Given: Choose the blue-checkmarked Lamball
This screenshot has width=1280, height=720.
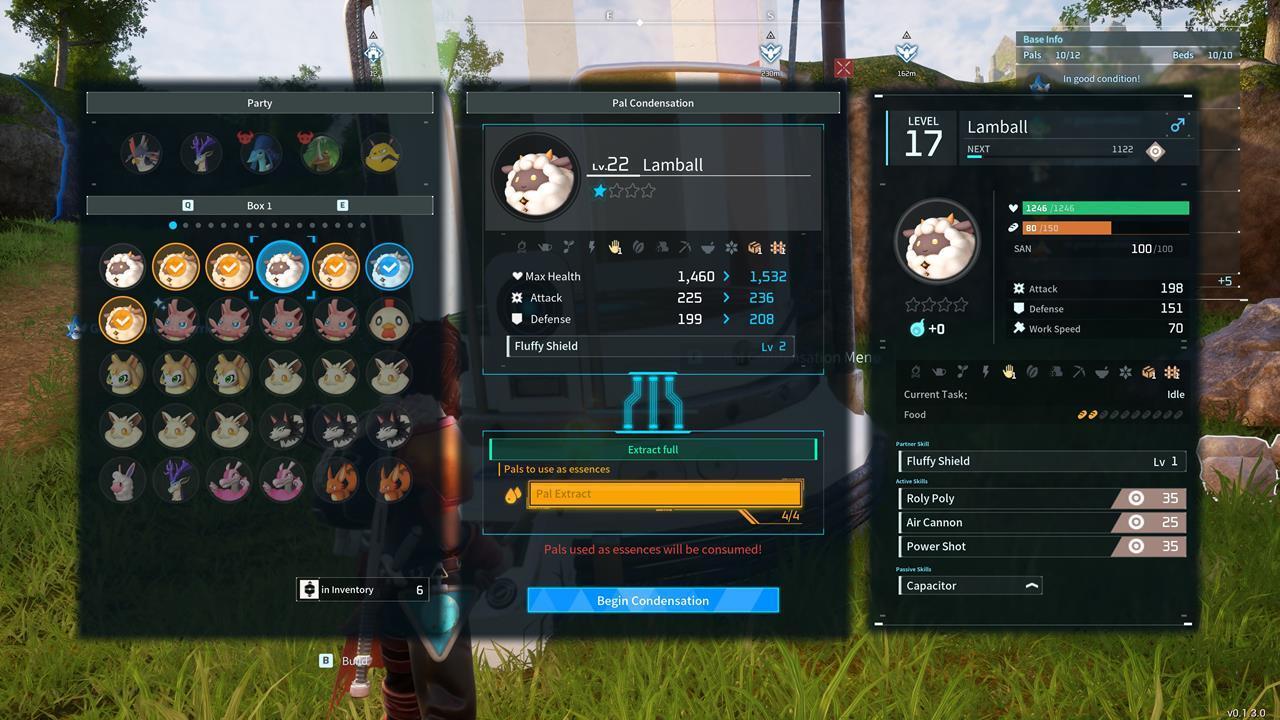Looking at the screenshot, I should point(388,267).
